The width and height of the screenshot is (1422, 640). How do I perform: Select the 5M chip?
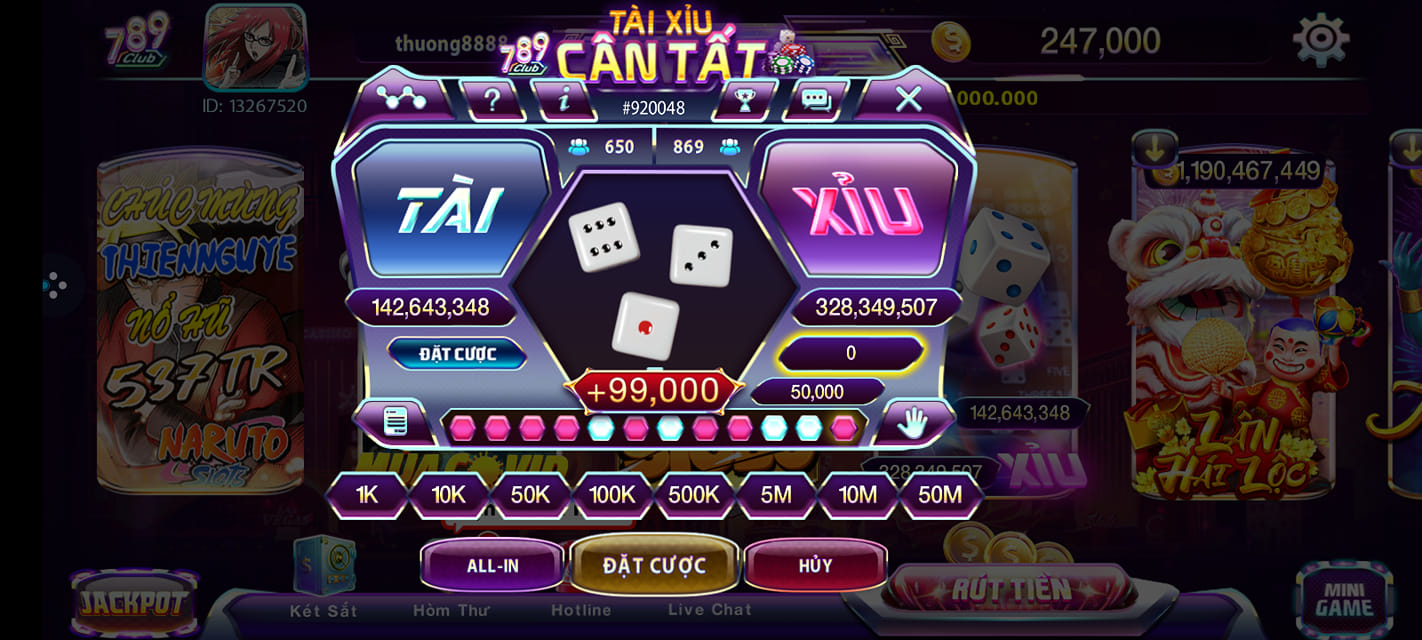click(x=776, y=494)
